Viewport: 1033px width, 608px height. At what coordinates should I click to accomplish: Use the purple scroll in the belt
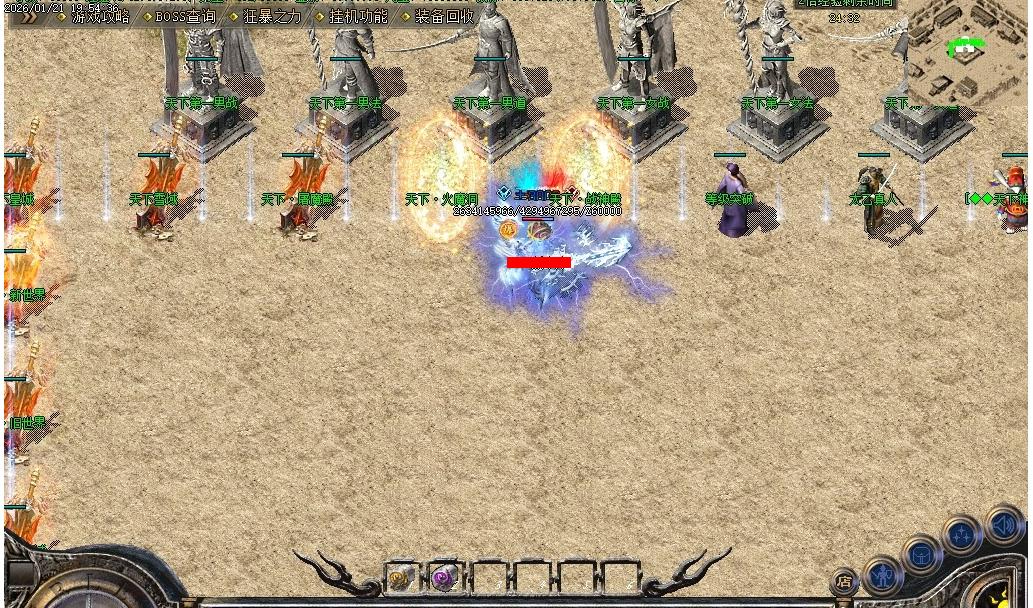pyautogui.click(x=444, y=577)
